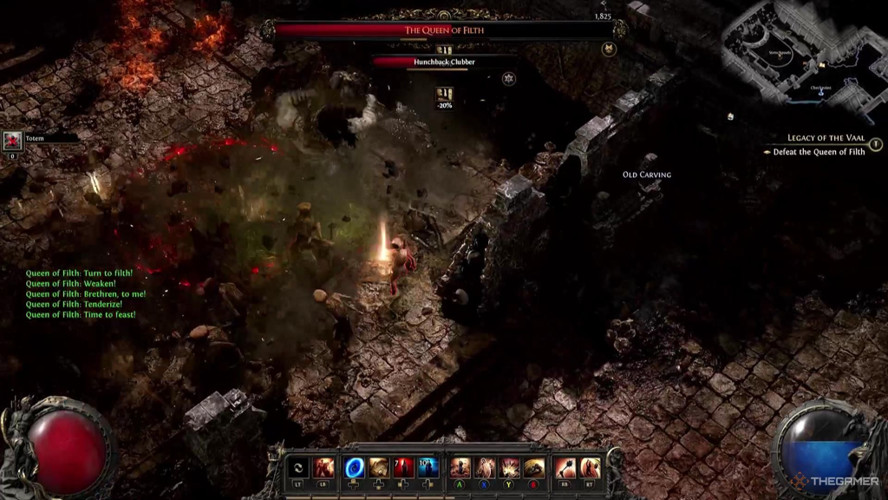The height and width of the screenshot is (500, 888).
Task: Interact with the Old Carving label
Action: (x=646, y=175)
